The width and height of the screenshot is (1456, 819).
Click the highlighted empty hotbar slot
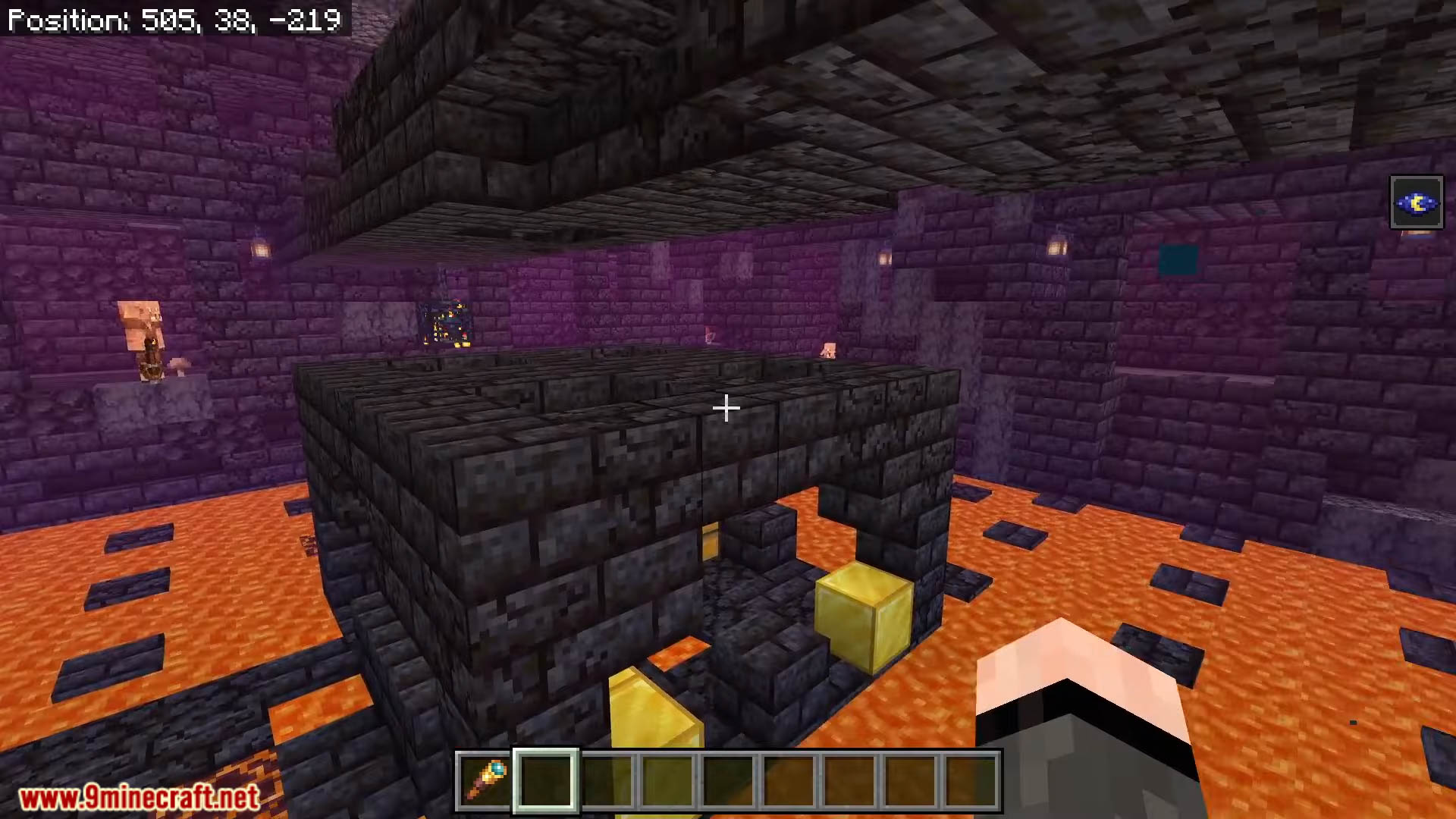[x=546, y=780]
